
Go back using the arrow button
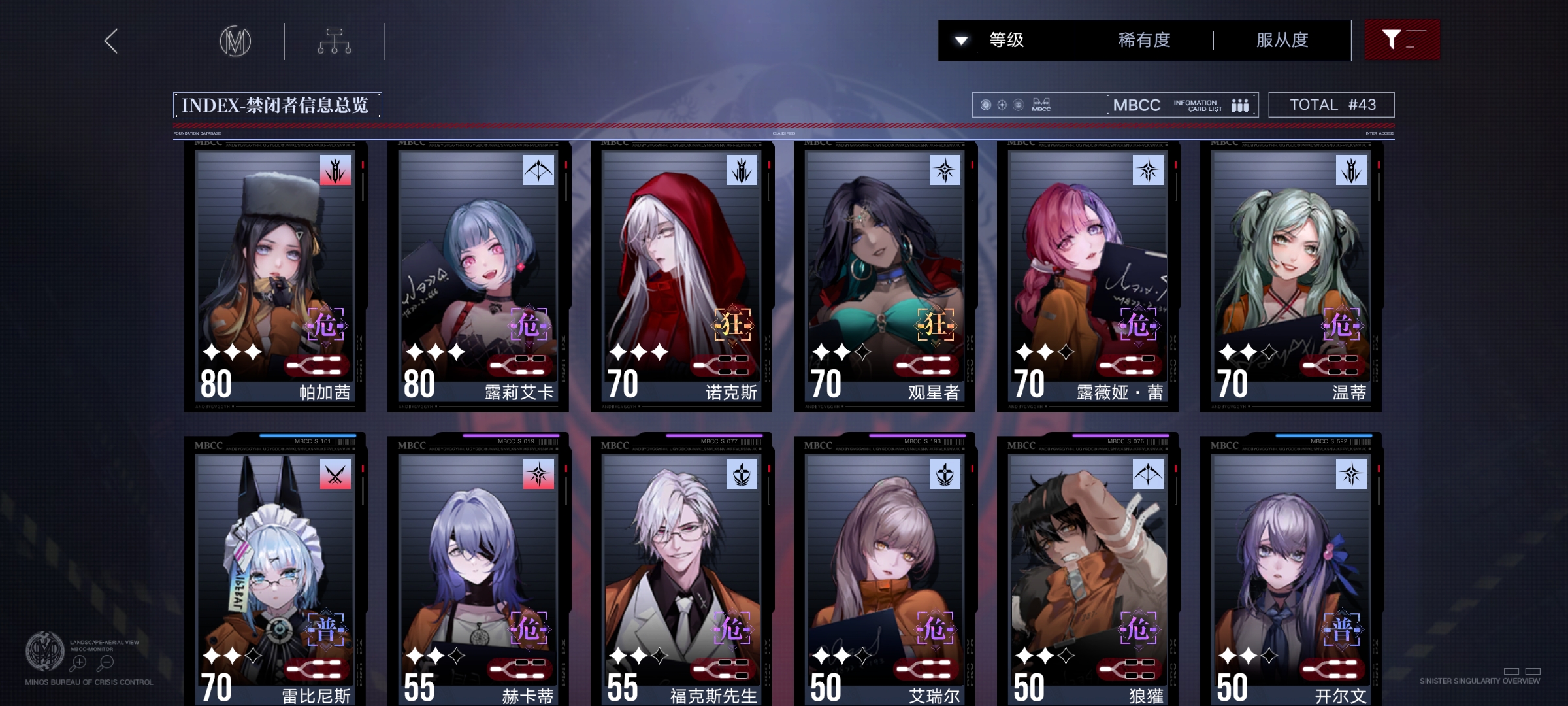point(112,41)
